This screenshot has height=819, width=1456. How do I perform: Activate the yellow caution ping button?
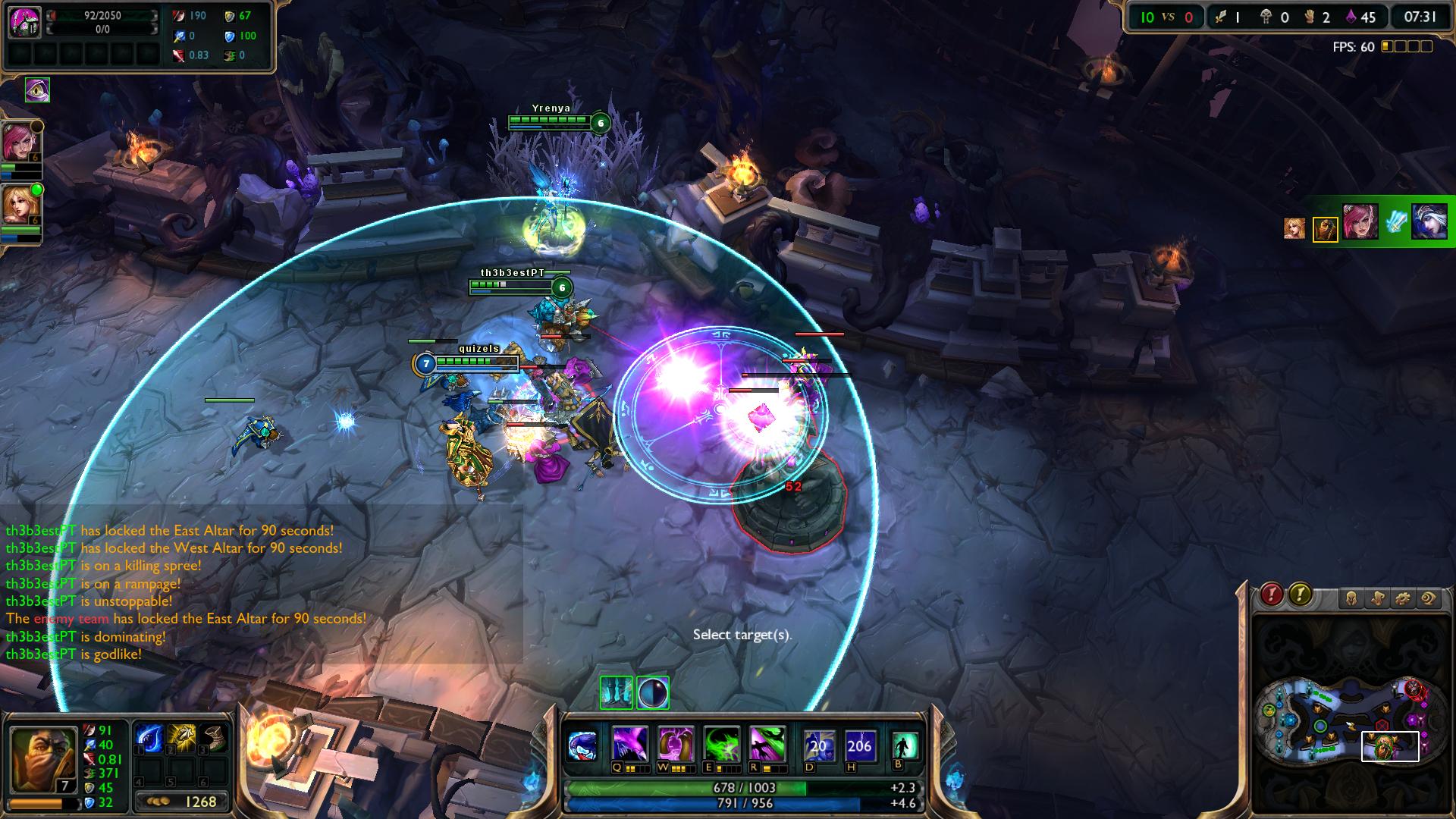click(x=1301, y=595)
